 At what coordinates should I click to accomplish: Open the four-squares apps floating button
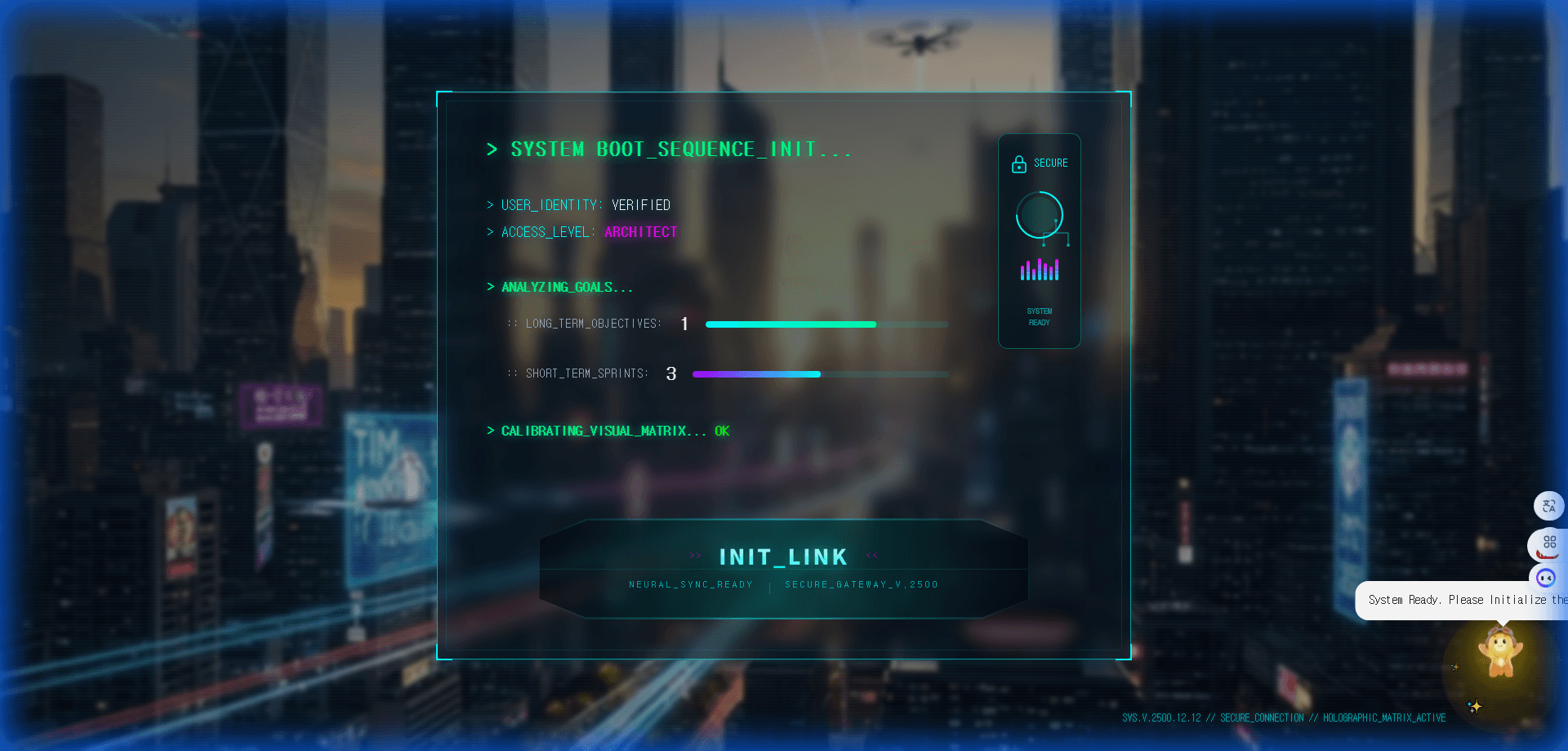pyautogui.click(x=1549, y=543)
